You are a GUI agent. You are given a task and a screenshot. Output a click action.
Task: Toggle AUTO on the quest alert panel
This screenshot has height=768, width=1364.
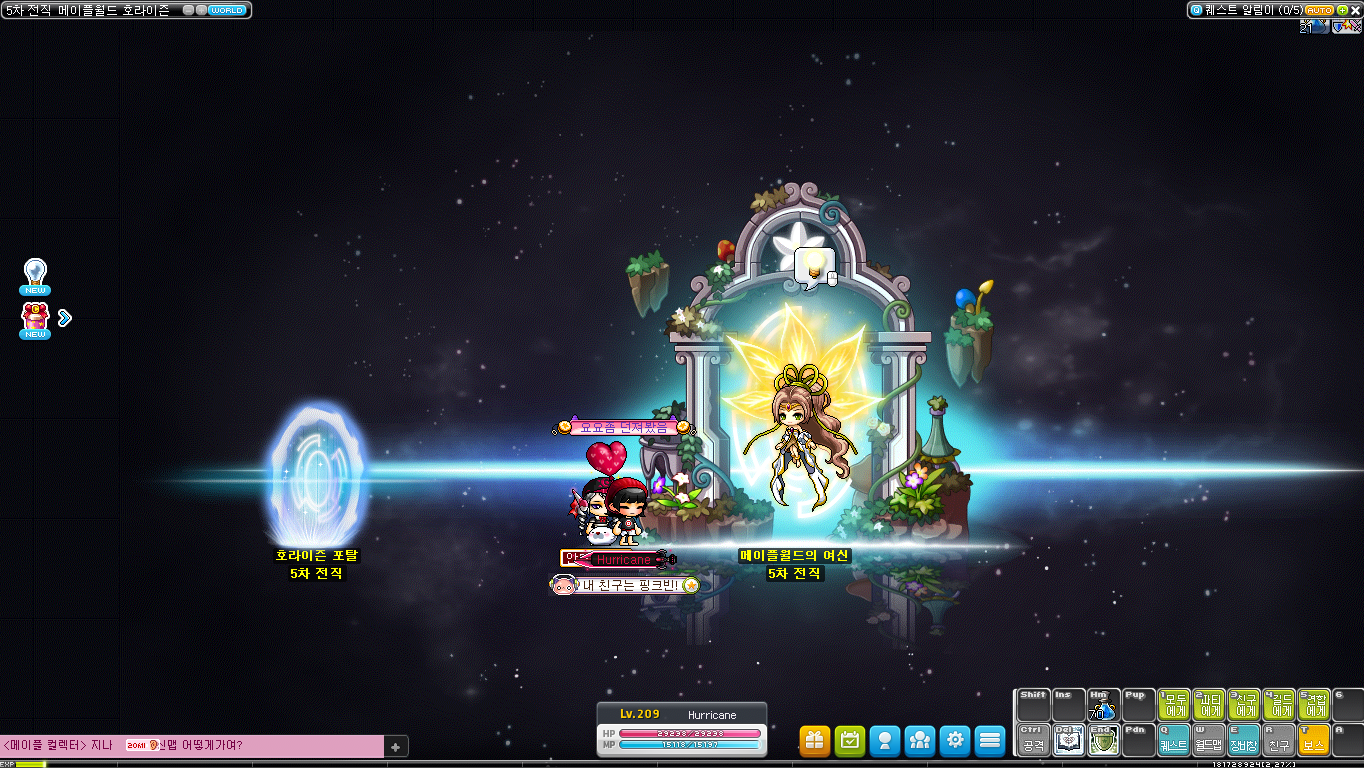click(1319, 10)
